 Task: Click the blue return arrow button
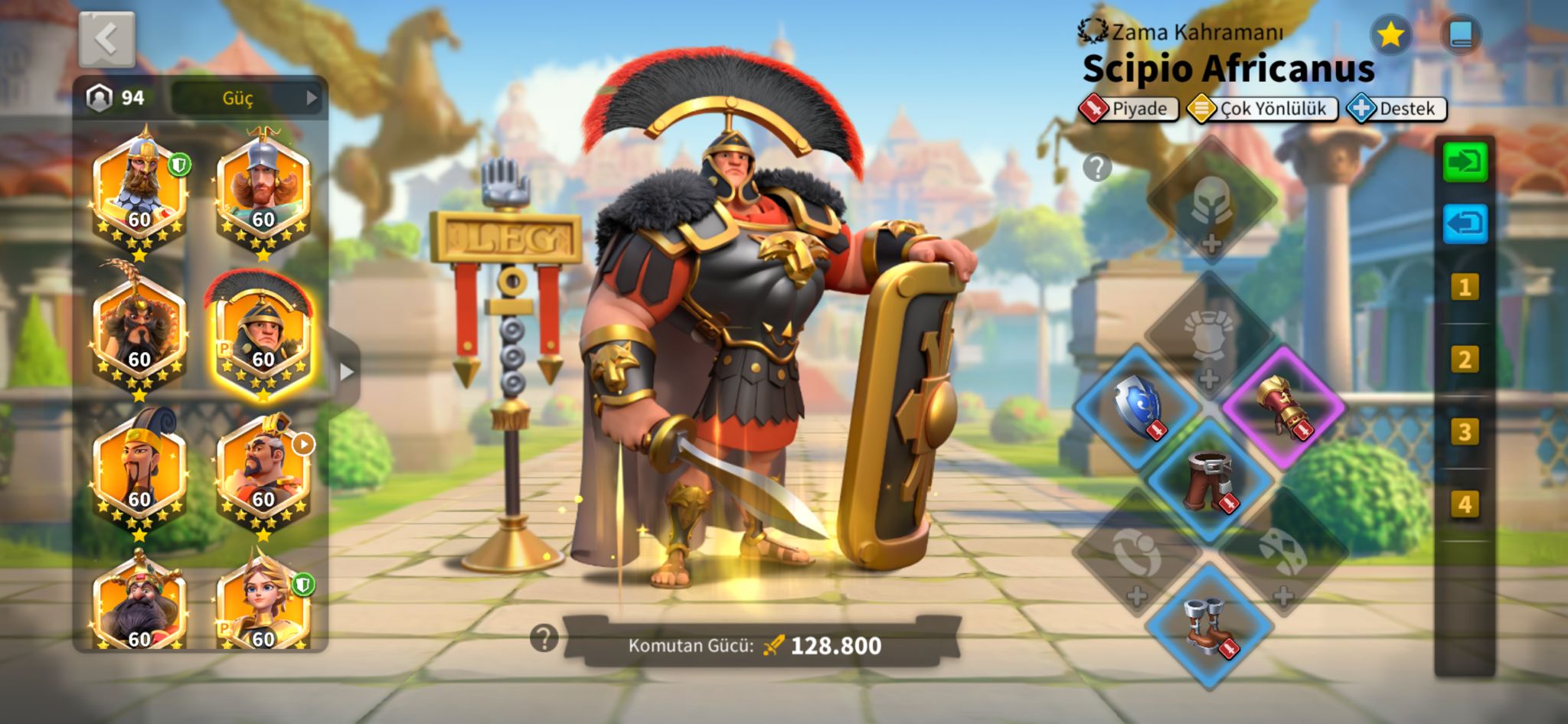[x=1465, y=223]
